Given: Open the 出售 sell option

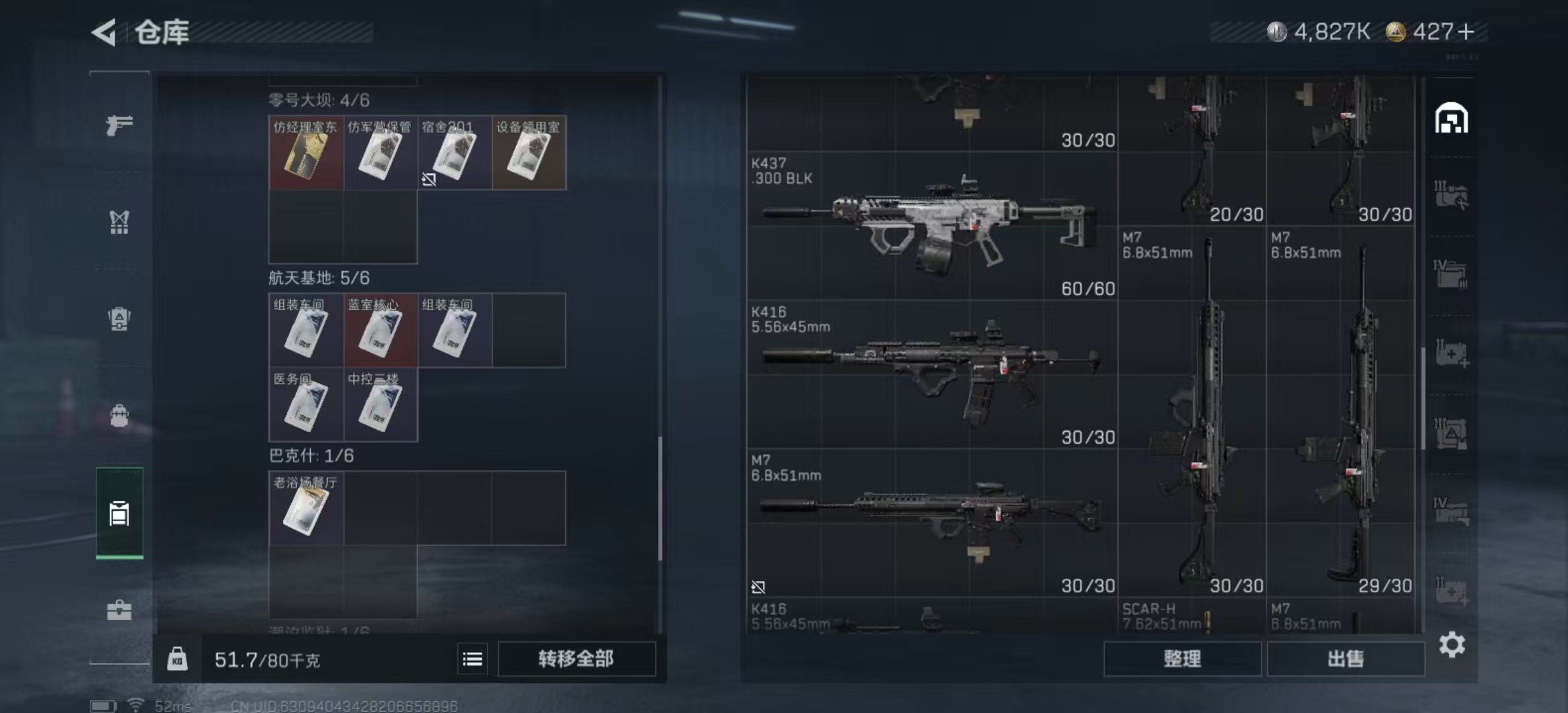Looking at the screenshot, I should pos(1346,659).
